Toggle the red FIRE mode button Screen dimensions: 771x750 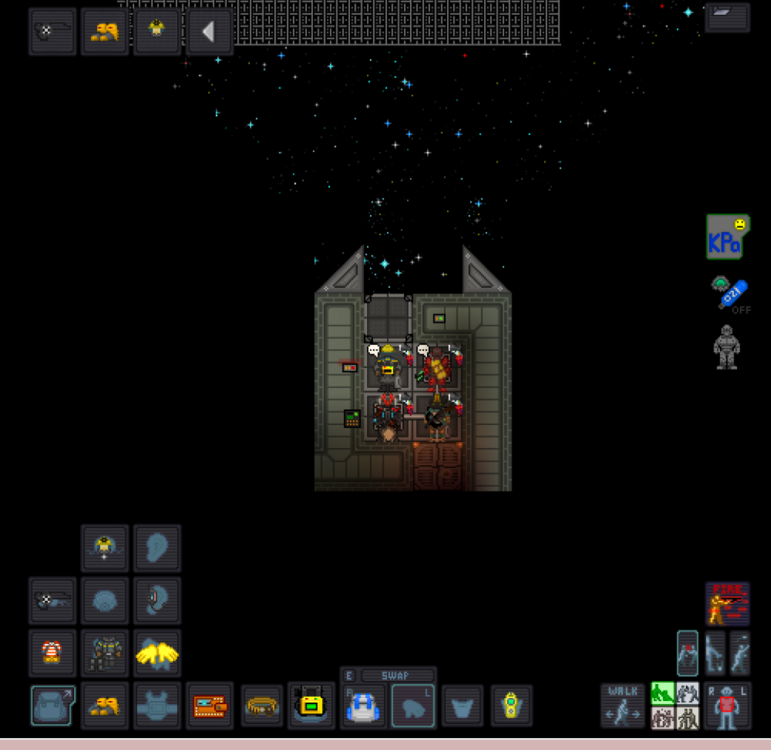click(727, 603)
